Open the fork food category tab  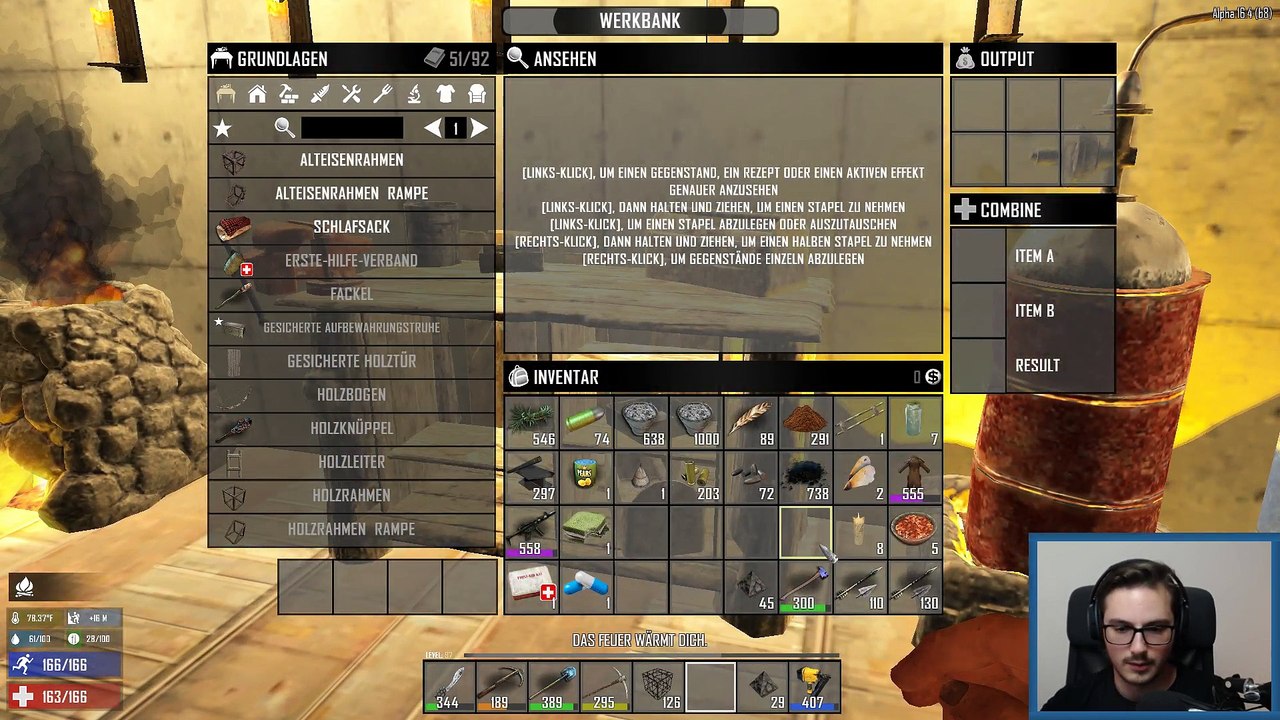[383, 94]
